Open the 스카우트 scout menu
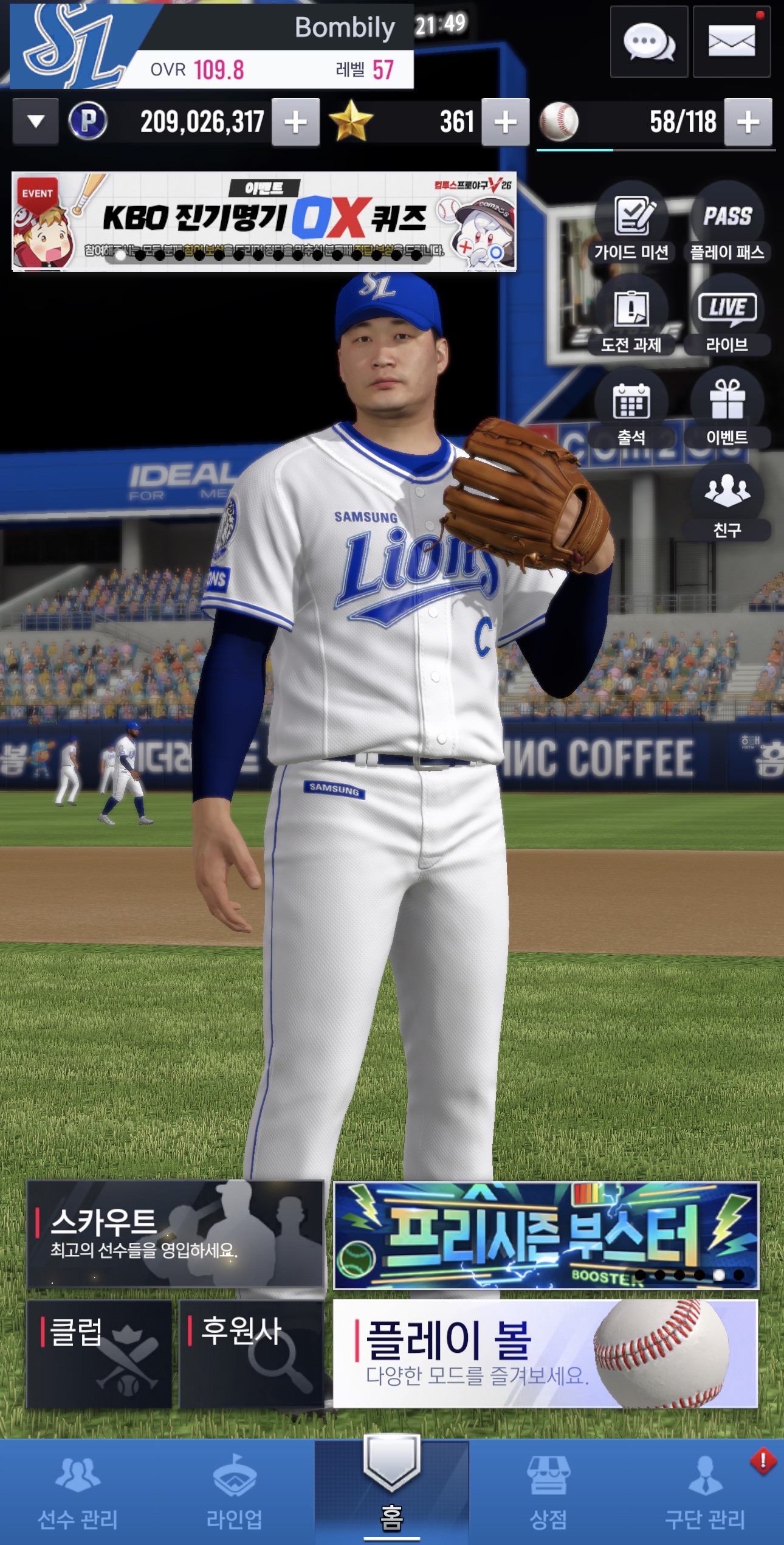This screenshot has height=1545, width=784. pyautogui.click(x=175, y=1234)
